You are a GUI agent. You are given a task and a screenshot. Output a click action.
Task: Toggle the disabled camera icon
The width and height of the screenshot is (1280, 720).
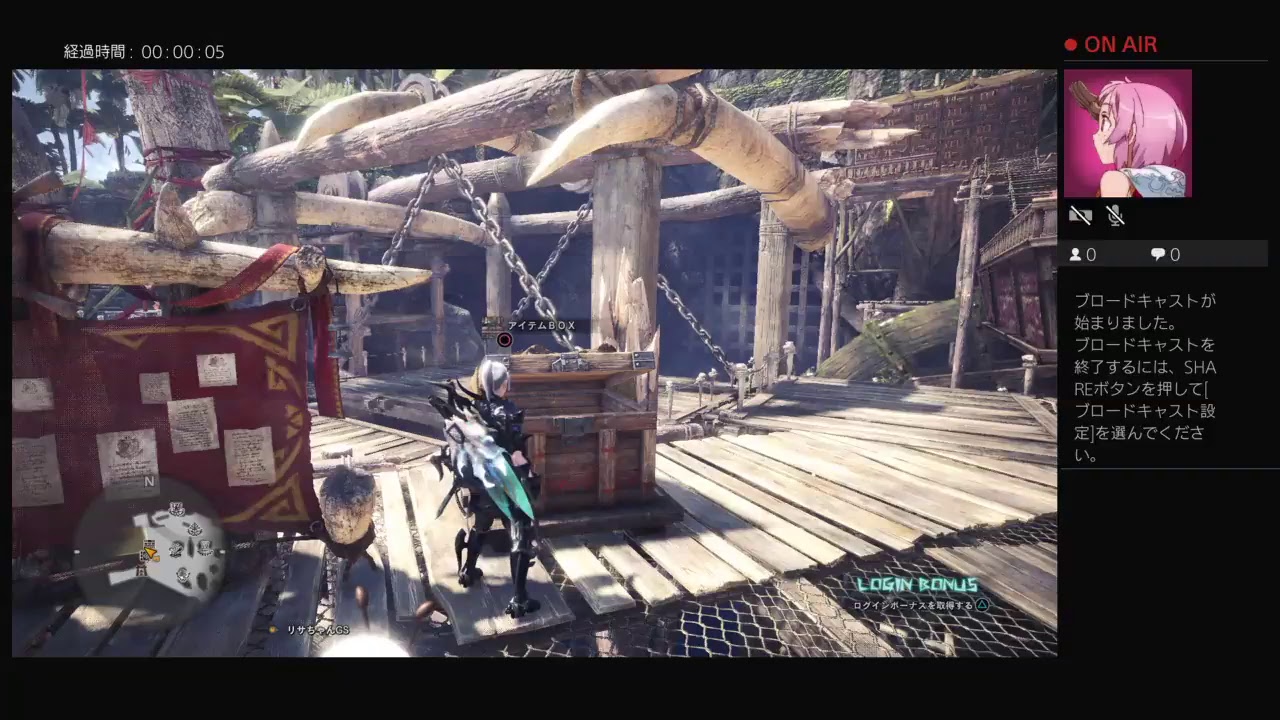coord(1080,215)
